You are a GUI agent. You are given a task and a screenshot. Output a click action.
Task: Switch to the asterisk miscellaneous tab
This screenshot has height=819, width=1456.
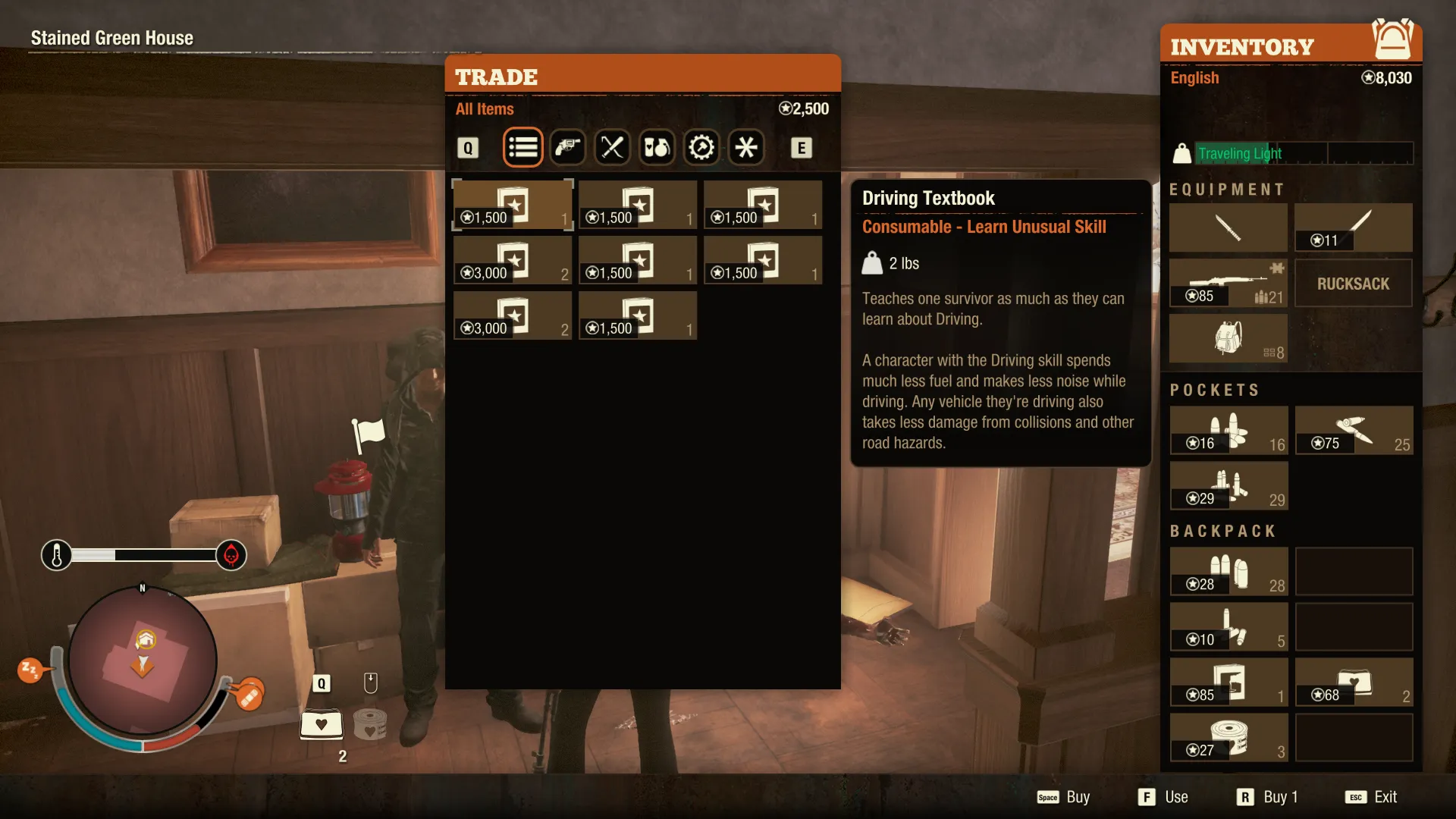746,147
